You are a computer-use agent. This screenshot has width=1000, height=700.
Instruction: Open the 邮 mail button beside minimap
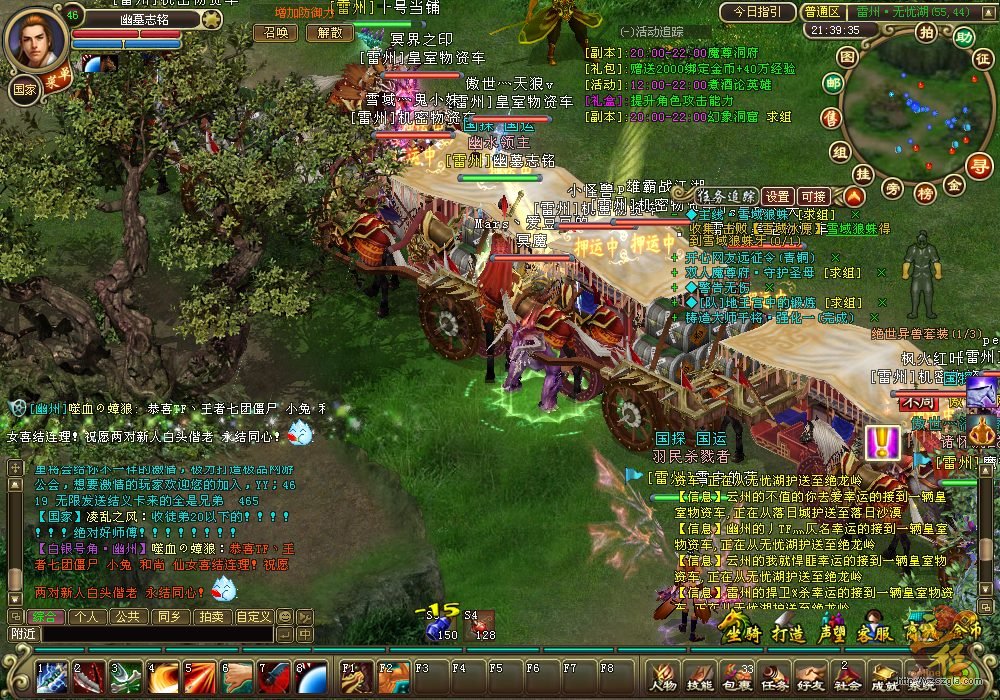pyautogui.click(x=832, y=85)
